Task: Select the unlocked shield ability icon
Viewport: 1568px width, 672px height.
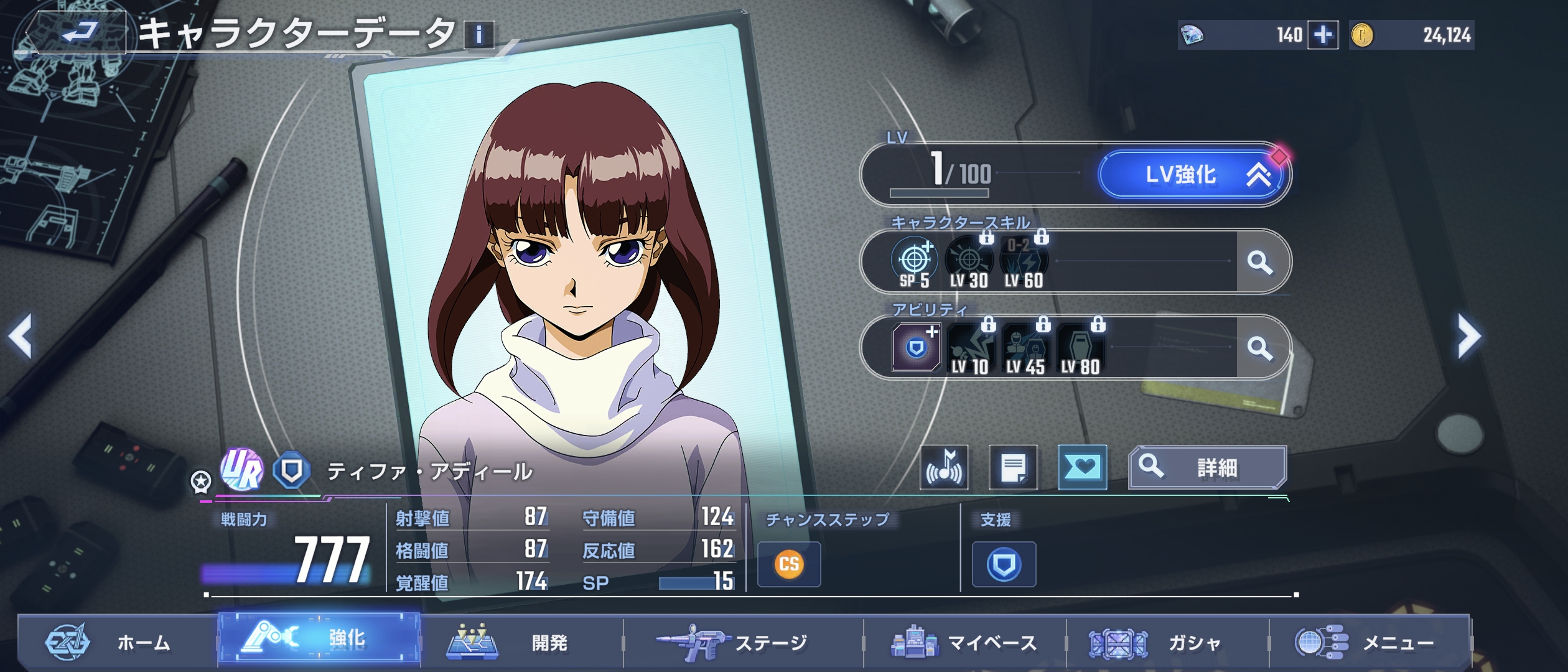Action: [916, 348]
